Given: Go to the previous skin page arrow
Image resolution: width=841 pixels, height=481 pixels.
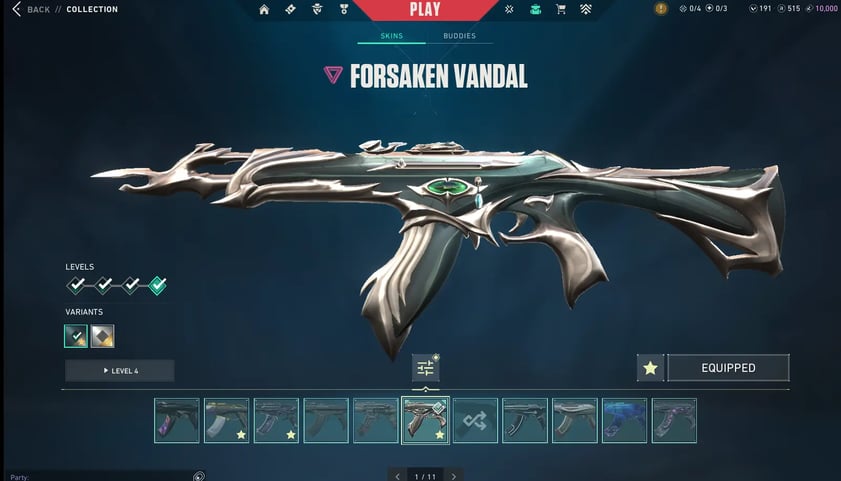Looking at the screenshot, I should [x=398, y=476].
